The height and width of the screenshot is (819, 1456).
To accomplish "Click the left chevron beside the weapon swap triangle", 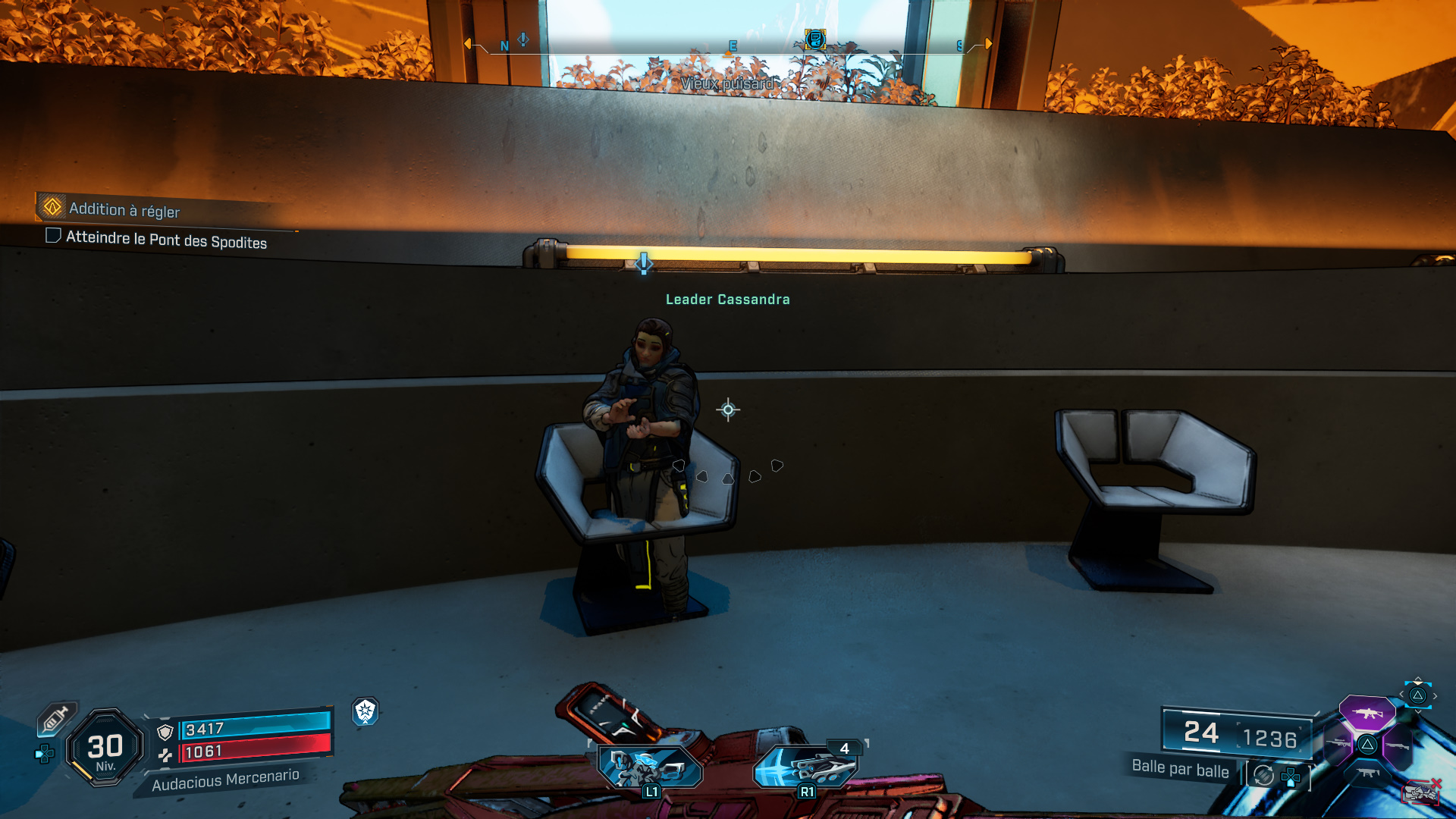I will [1402, 694].
